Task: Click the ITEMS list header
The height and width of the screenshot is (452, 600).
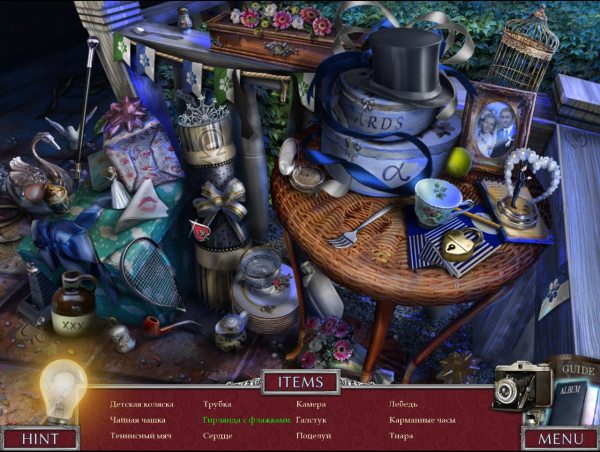Action: 300,381
